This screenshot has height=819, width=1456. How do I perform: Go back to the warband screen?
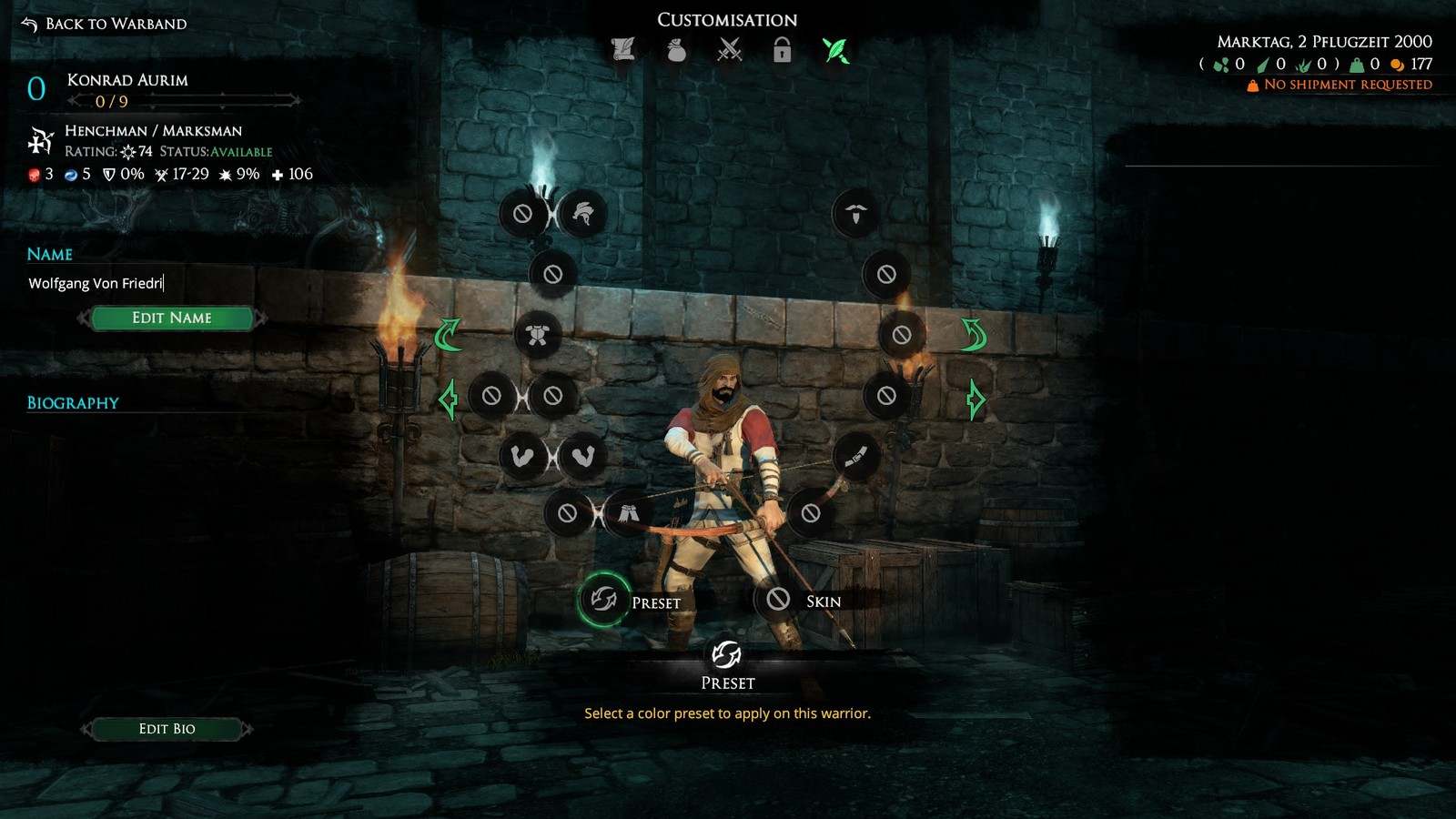(x=104, y=24)
